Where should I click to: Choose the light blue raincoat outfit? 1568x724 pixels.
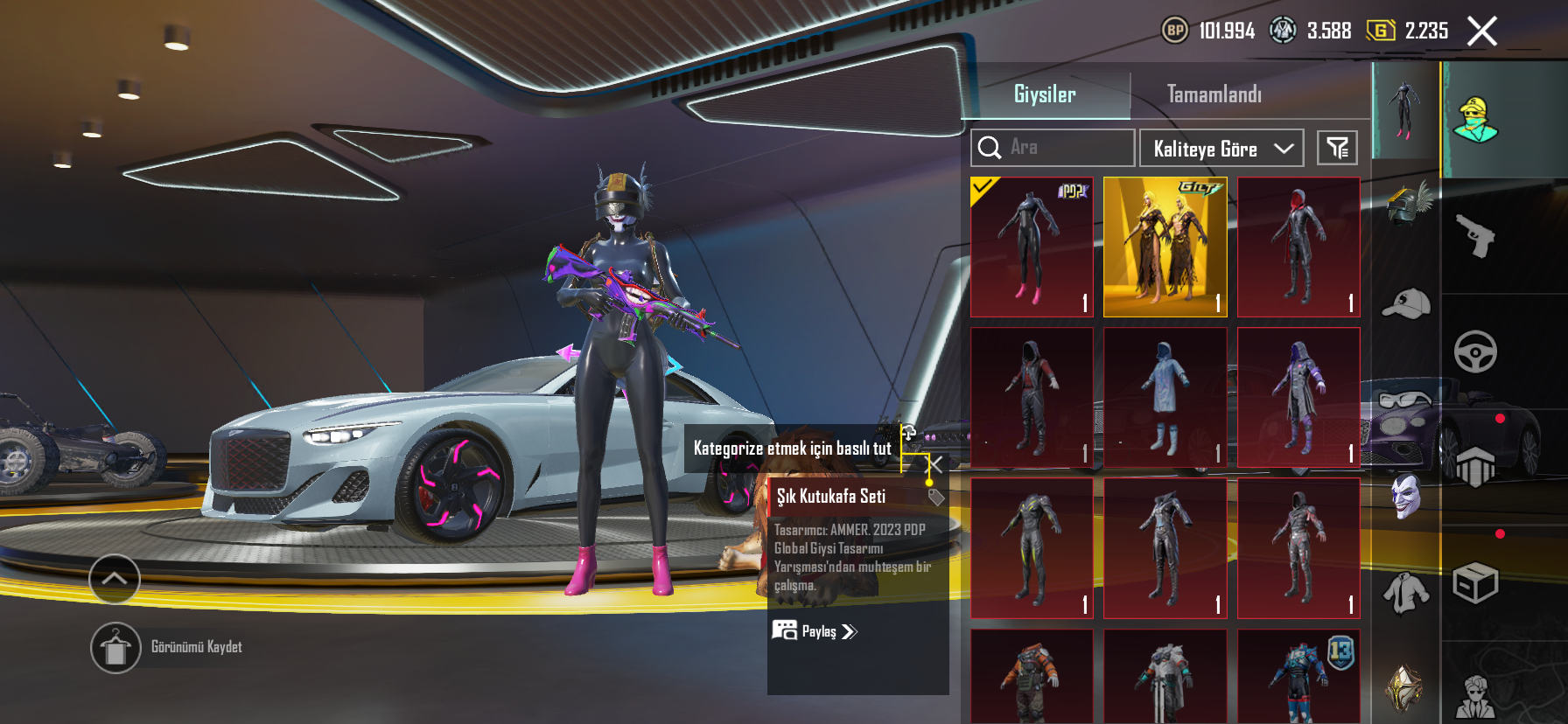(x=1165, y=398)
